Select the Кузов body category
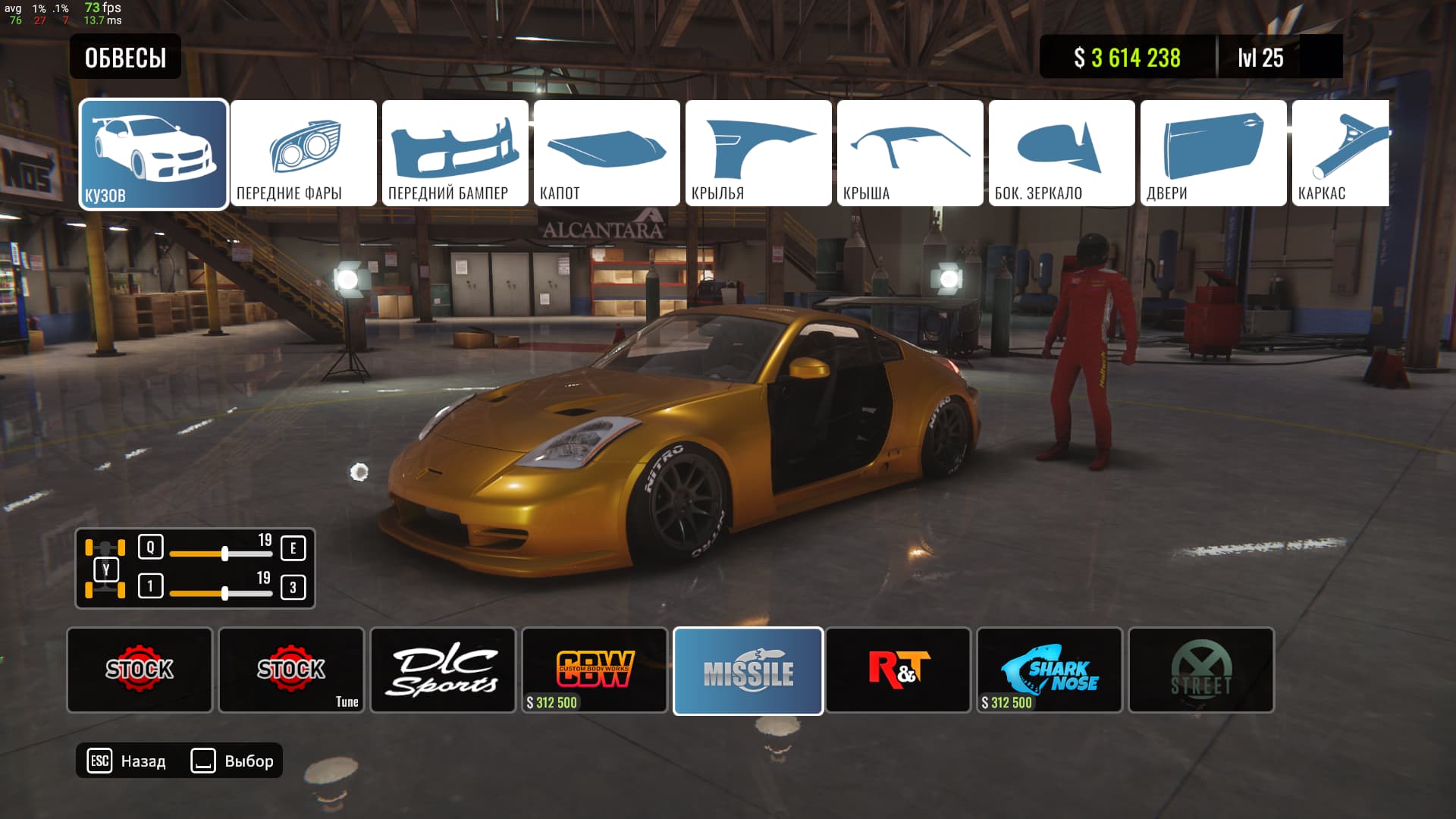1456x819 pixels. [x=153, y=153]
